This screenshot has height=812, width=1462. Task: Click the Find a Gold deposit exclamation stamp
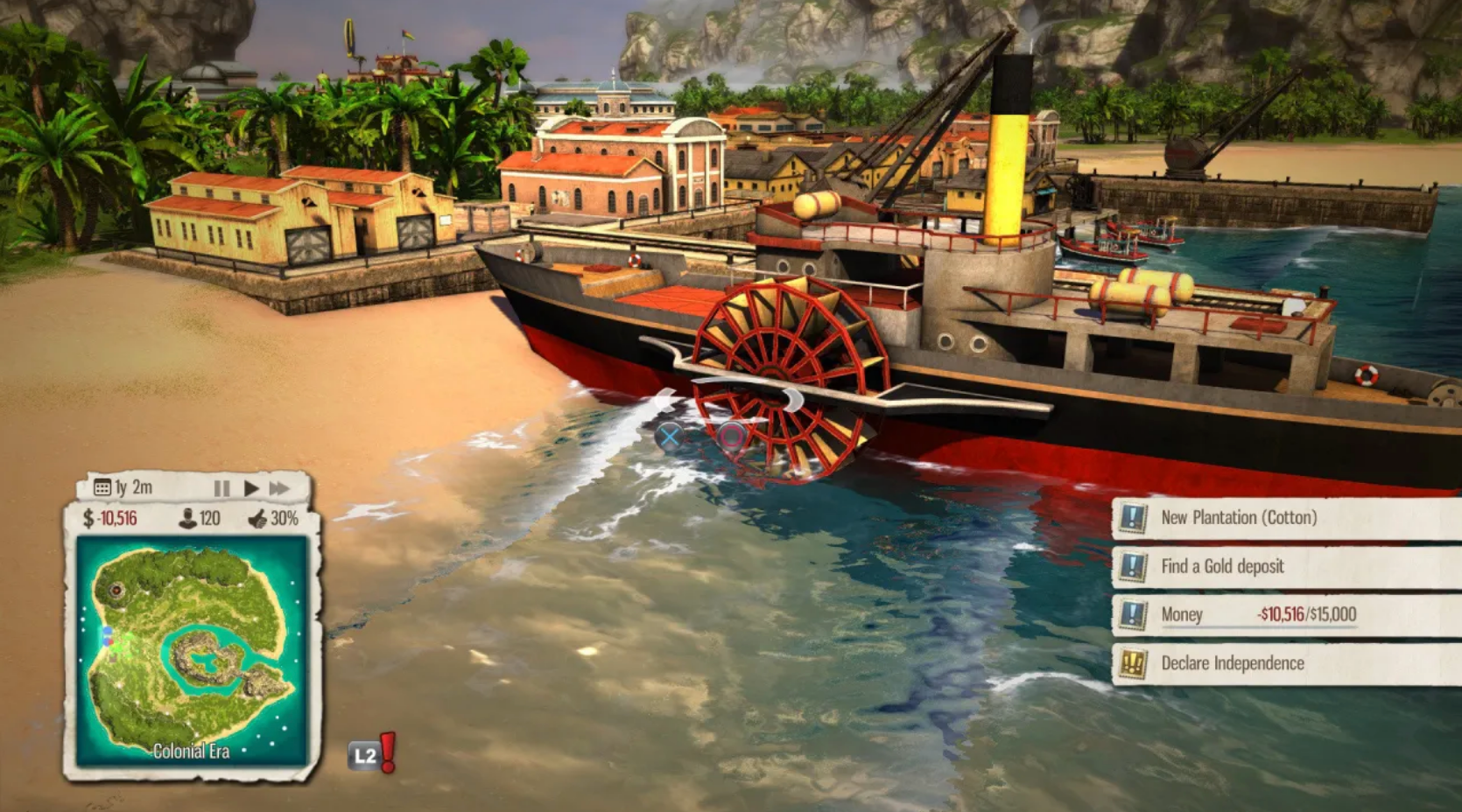(x=1133, y=566)
